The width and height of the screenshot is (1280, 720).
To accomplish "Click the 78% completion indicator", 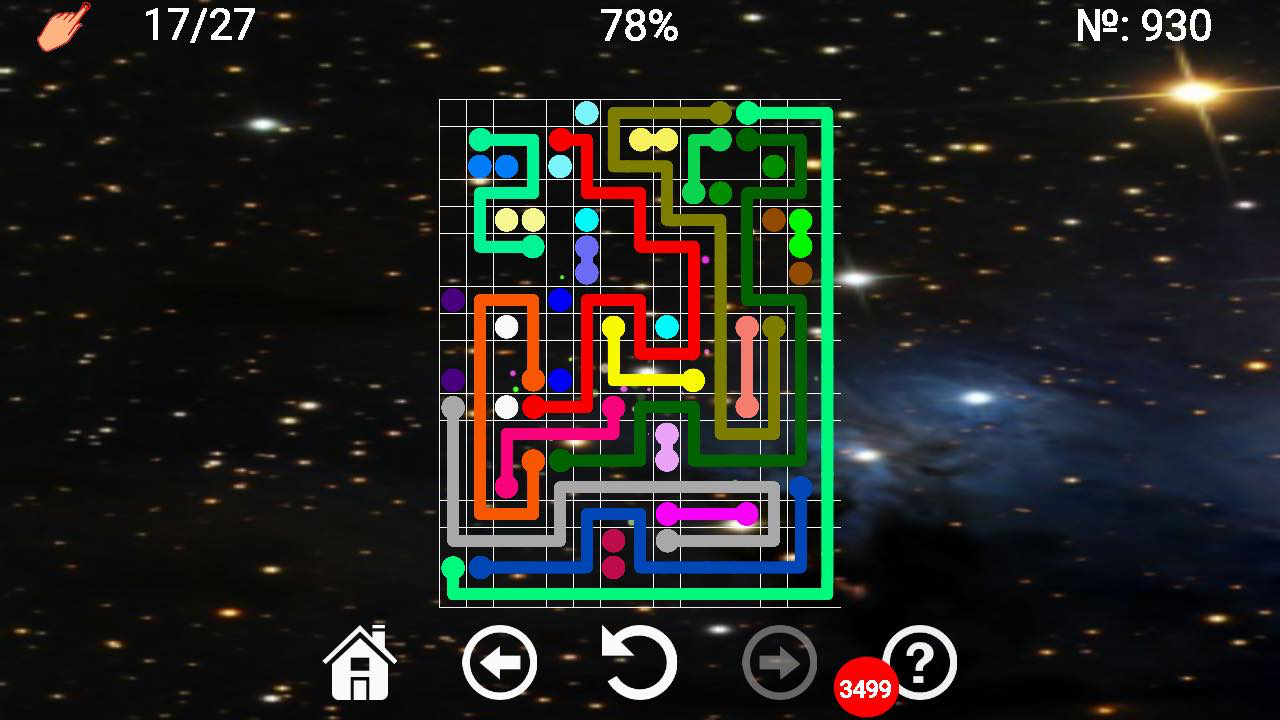I will point(639,26).
